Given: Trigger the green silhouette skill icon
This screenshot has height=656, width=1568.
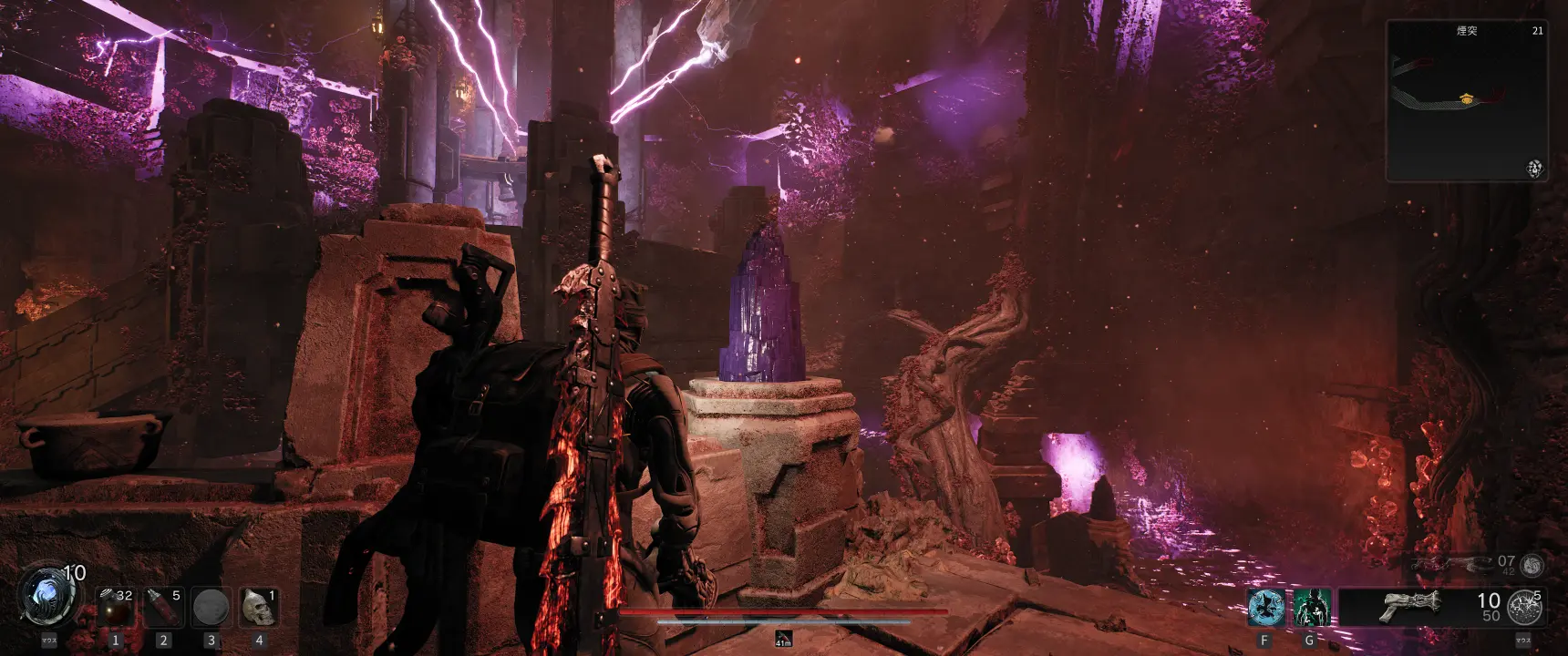Looking at the screenshot, I should pyautogui.click(x=1312, y=608).
